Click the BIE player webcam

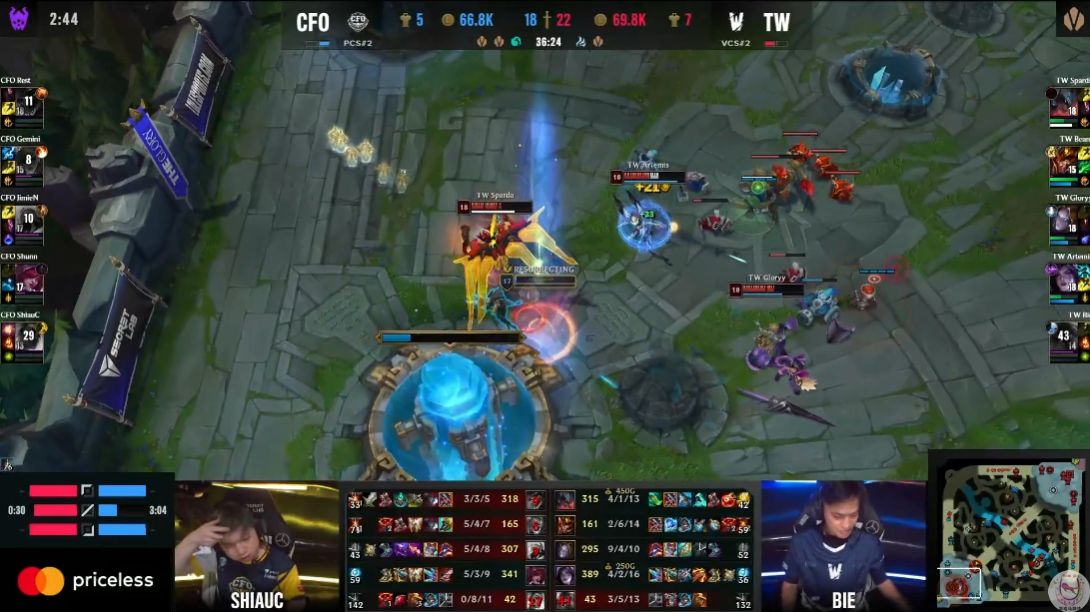pos(843,540)
